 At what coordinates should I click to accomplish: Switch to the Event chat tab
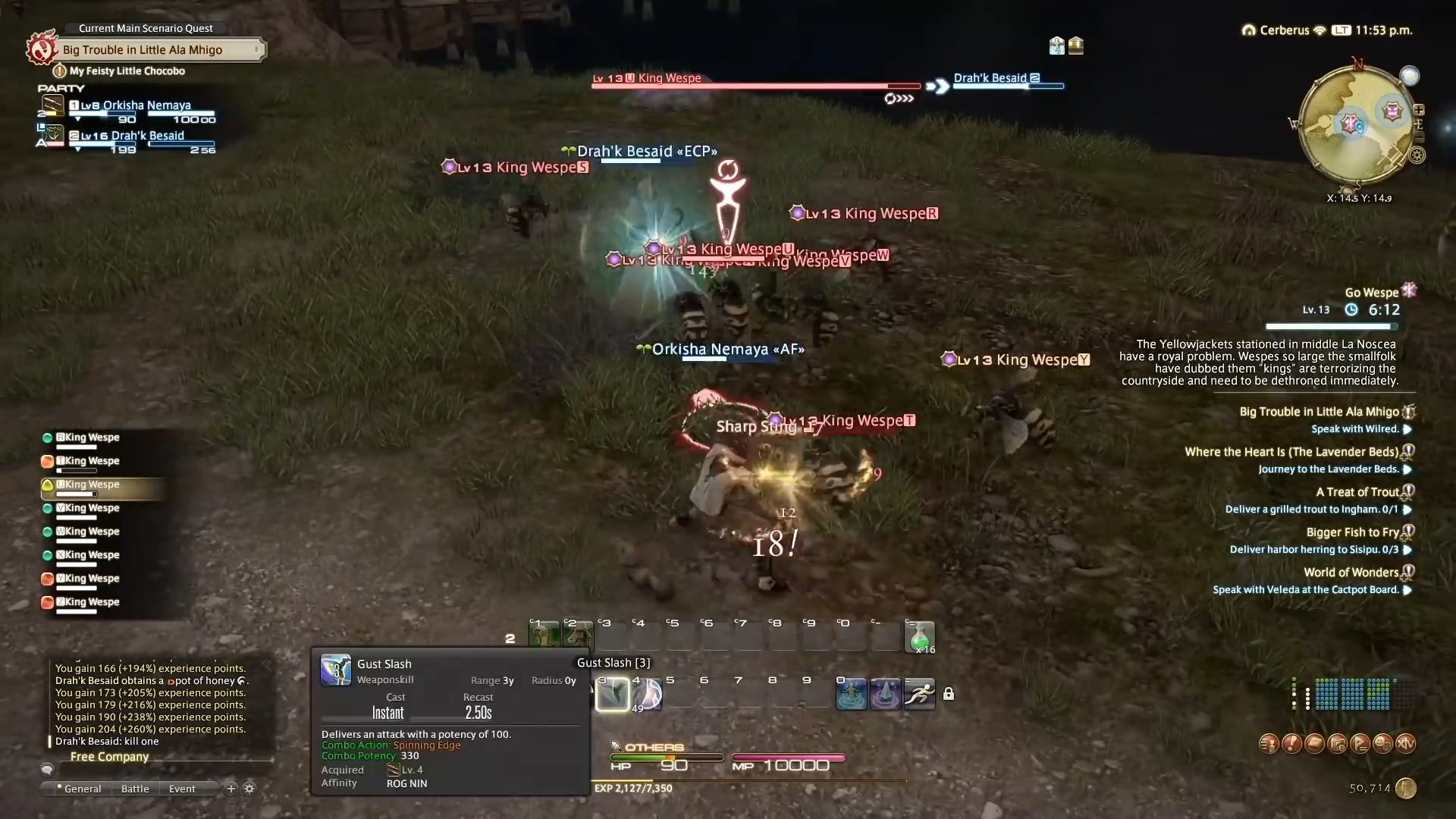click(180, 789)
